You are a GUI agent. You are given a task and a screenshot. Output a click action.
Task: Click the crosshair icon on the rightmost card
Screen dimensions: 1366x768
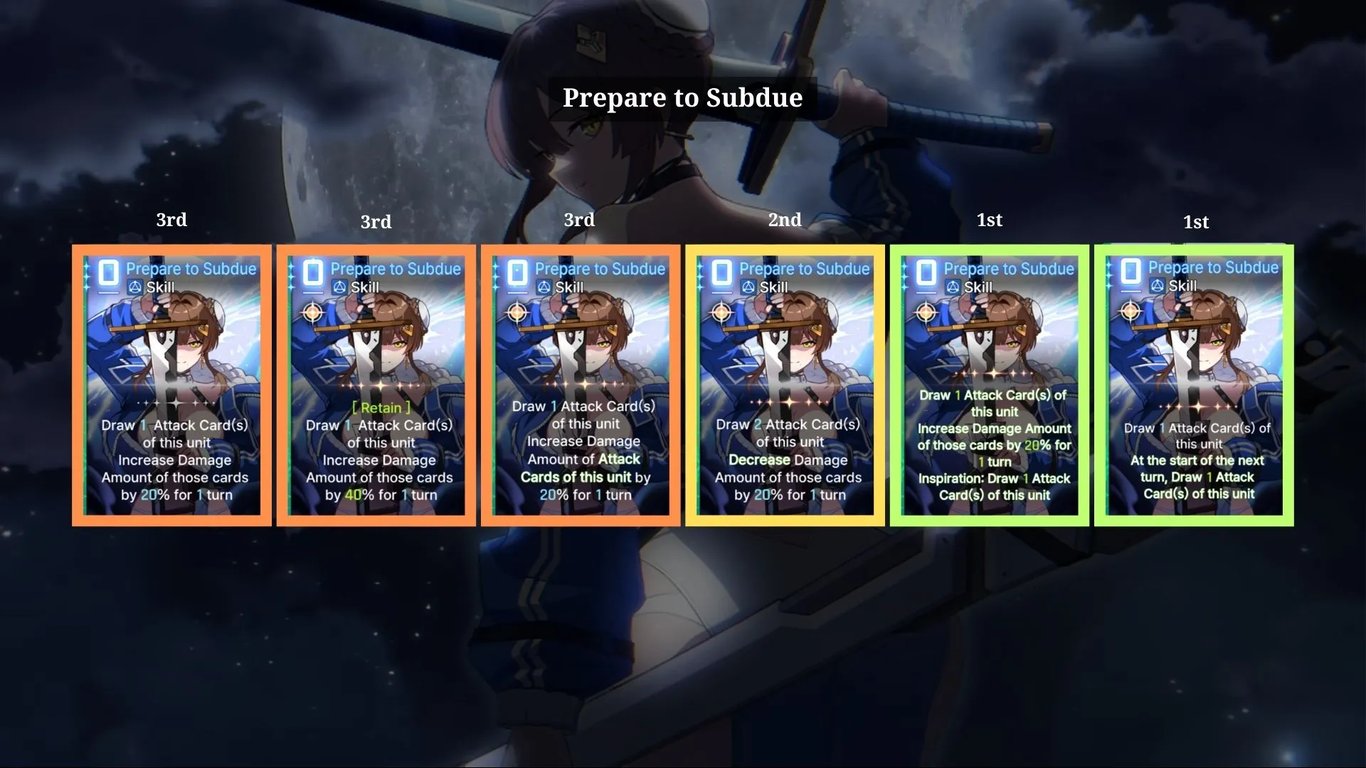click(x=1129, y=311)
